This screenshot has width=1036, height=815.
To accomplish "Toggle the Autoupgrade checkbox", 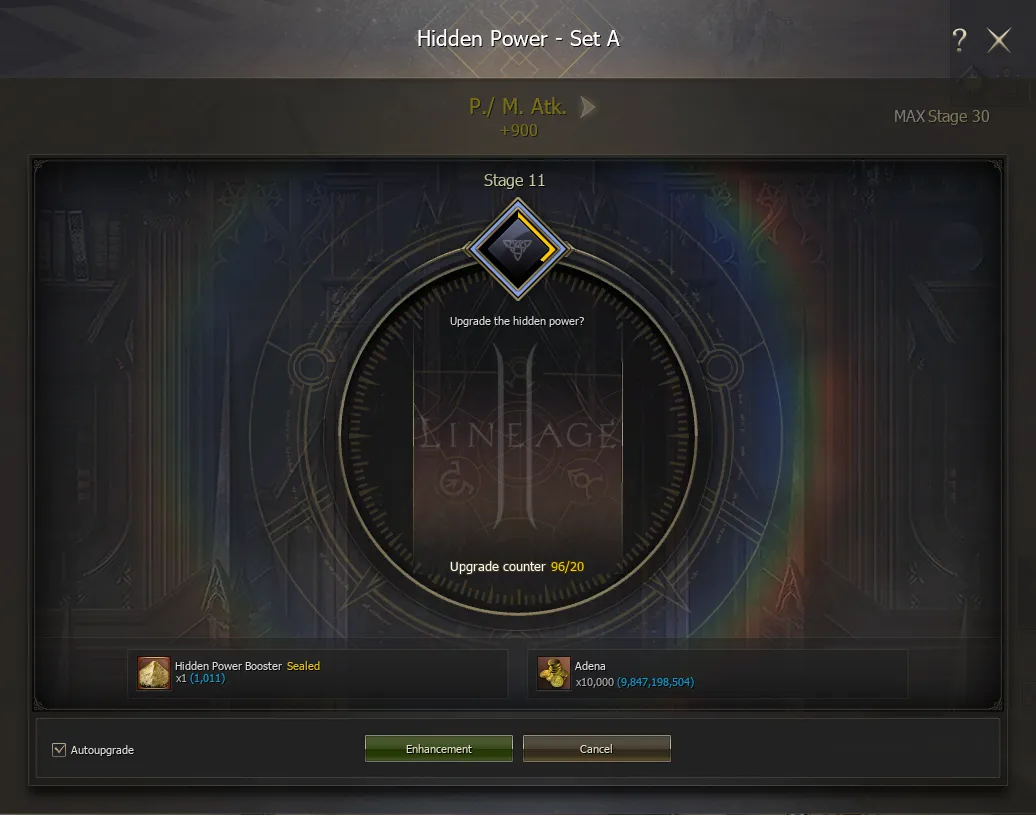I will 59,749.
